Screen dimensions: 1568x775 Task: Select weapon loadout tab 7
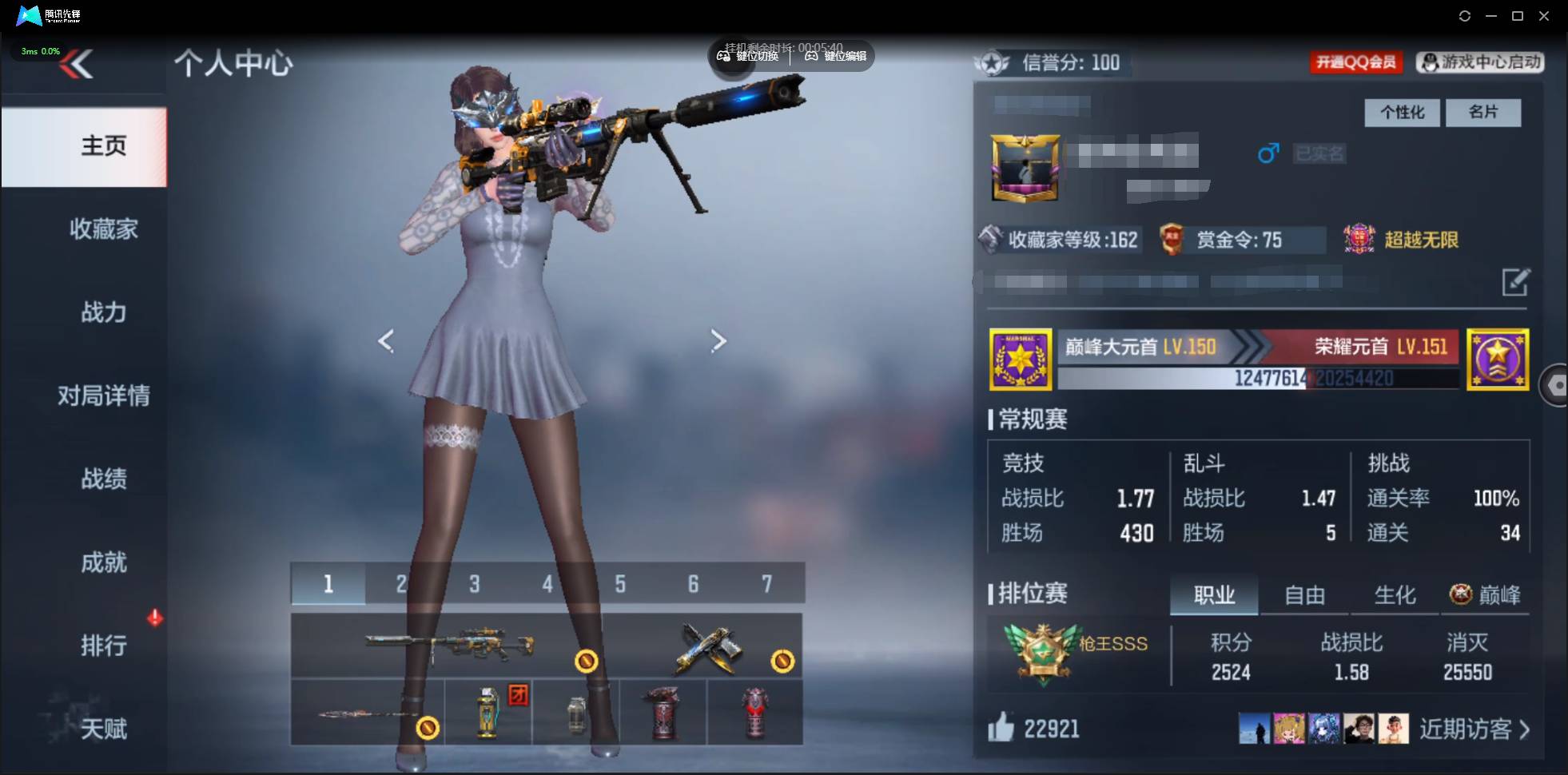pyautogui.click(x=766, y=584)
